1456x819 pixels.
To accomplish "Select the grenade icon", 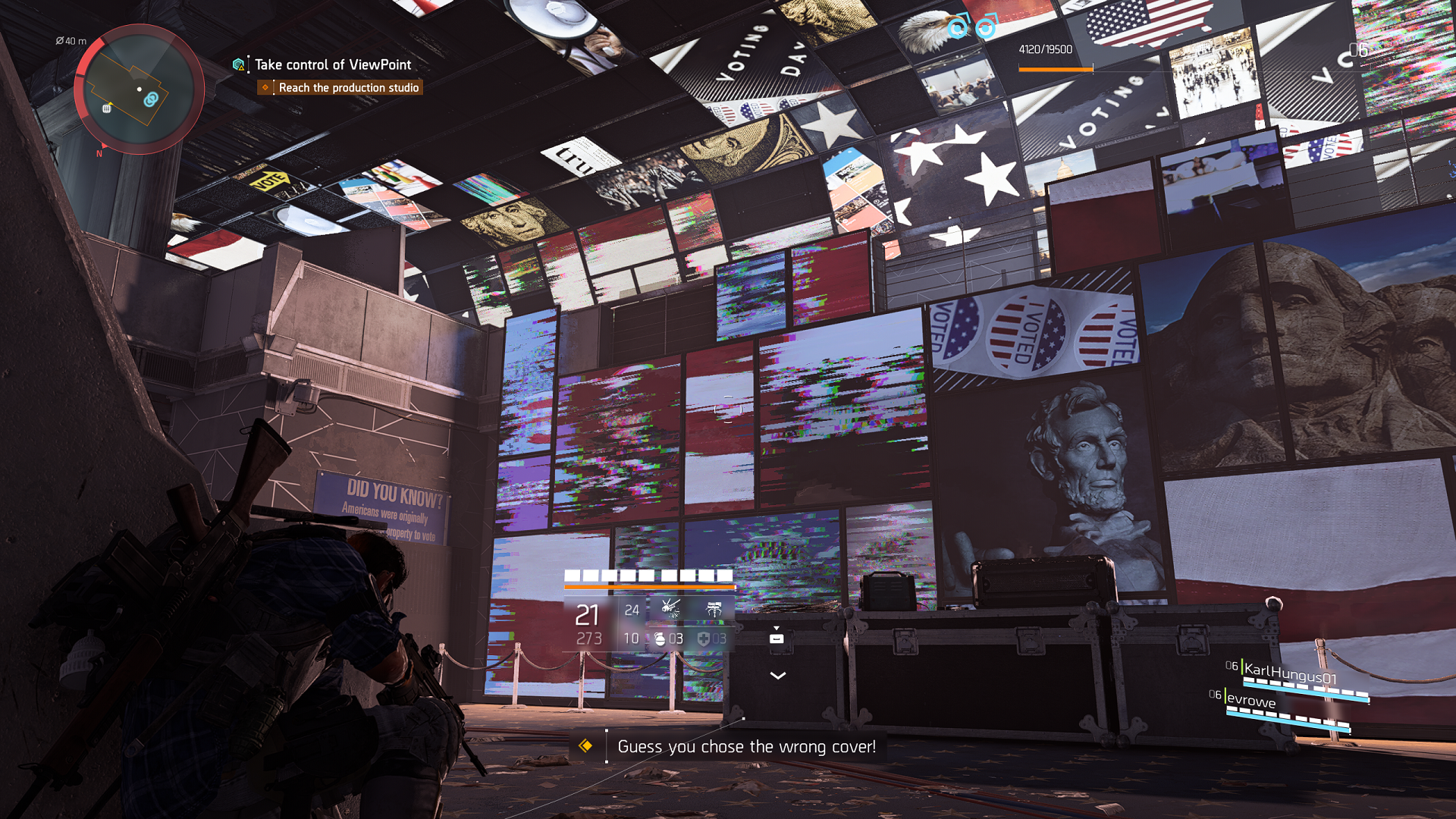I will tap(660, 639).
